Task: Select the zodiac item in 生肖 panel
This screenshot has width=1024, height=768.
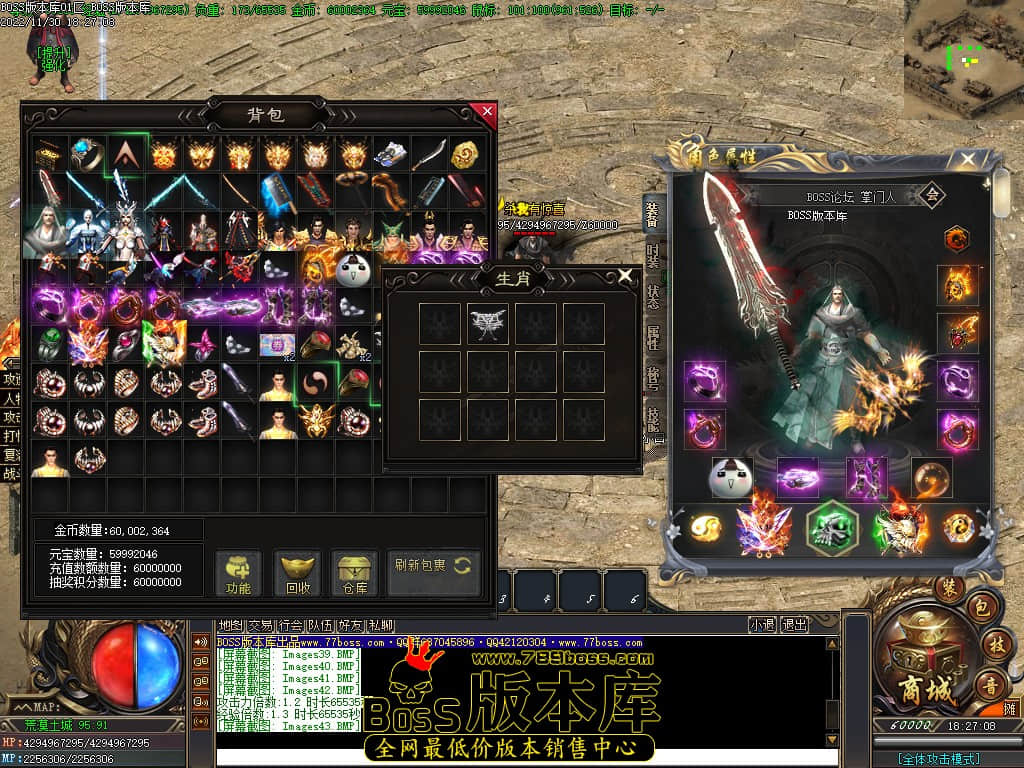Action: coord(487,324)
